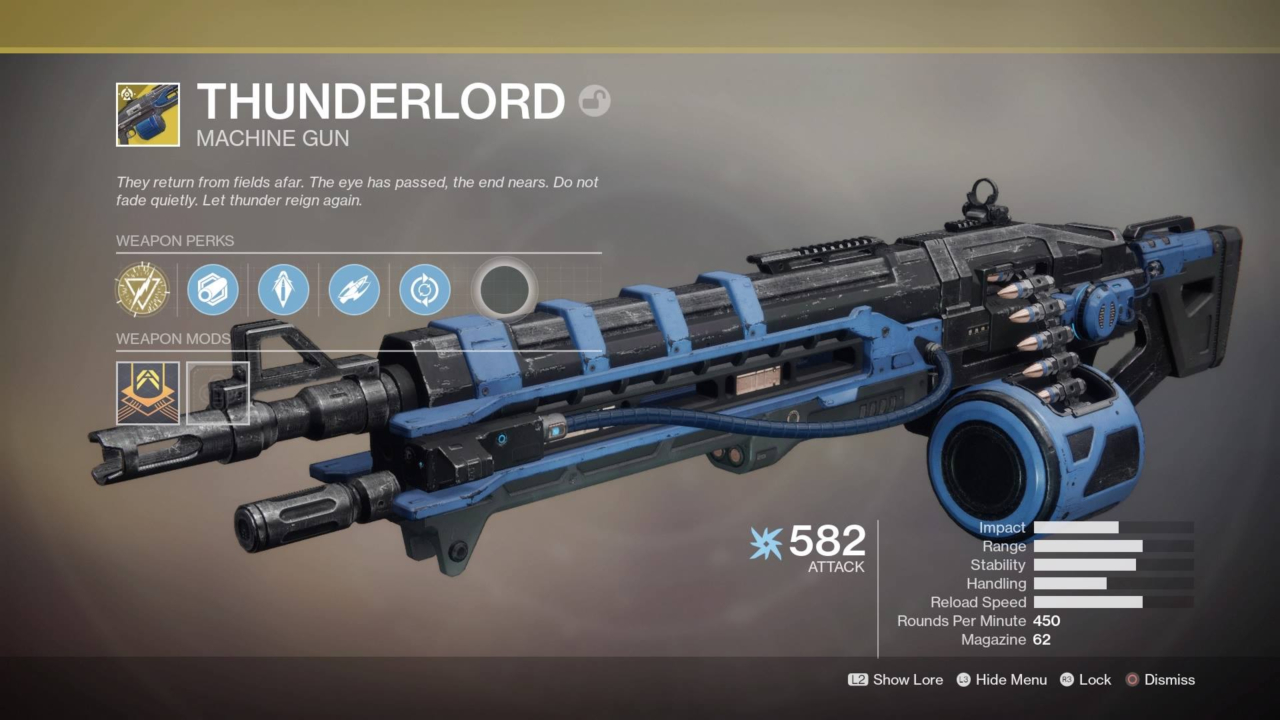Screen dimensions: 1280x720
Task: Hide the inspection menu
Action: pos(1001,680)
